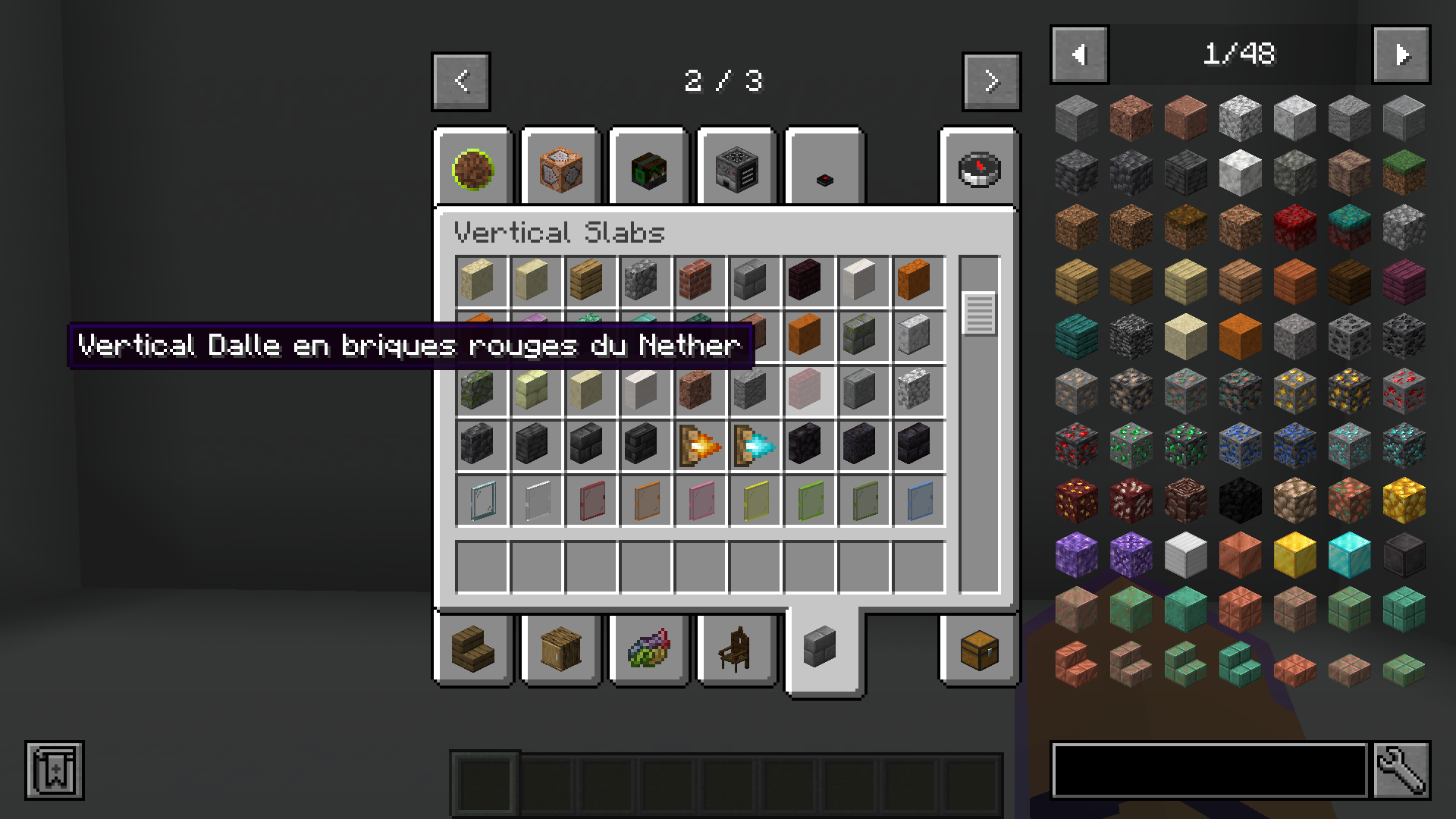Viewport: 1456px width, 819px height.
Task: Select the command block creative tab
Action: pos(561,167)
